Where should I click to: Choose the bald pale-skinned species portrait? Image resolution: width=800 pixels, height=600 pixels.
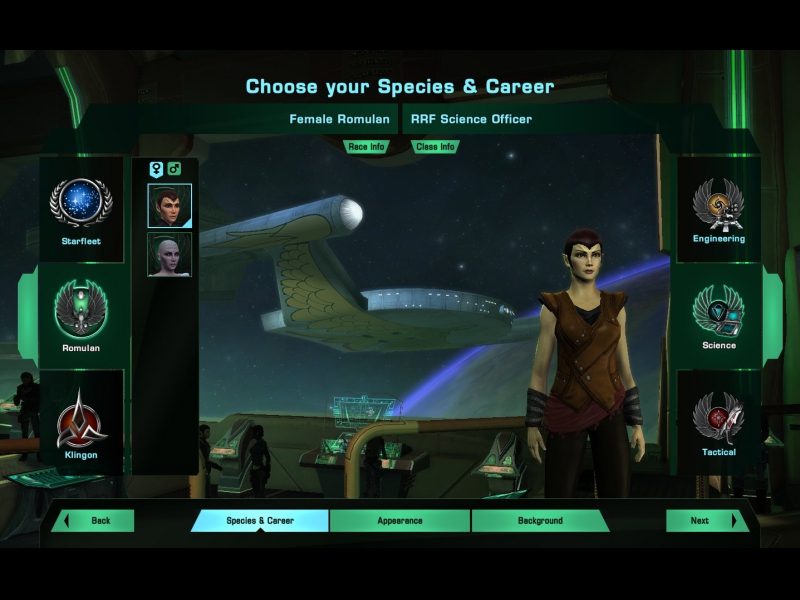coord(169,254)
